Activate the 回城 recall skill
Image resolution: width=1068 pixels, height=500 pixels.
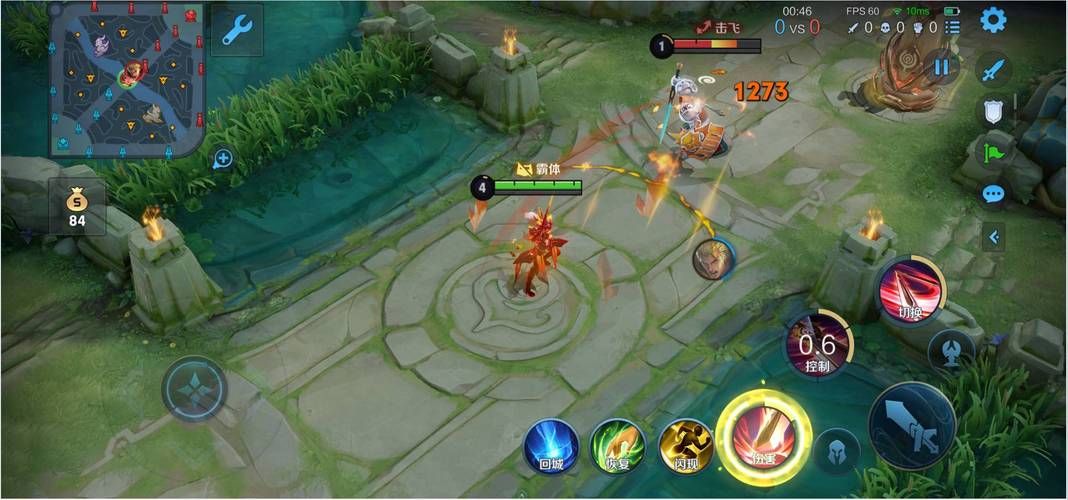(x=551, y=446)
